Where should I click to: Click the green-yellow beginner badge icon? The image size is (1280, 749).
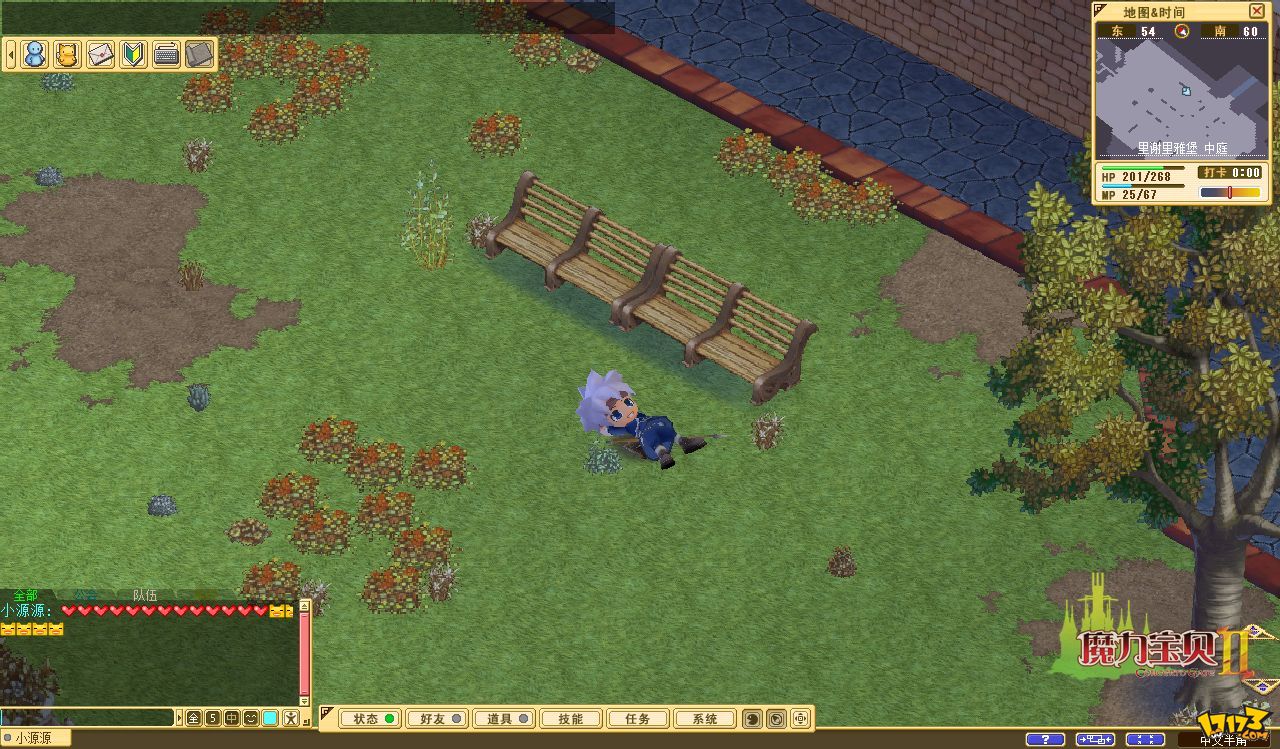(133, 54)
